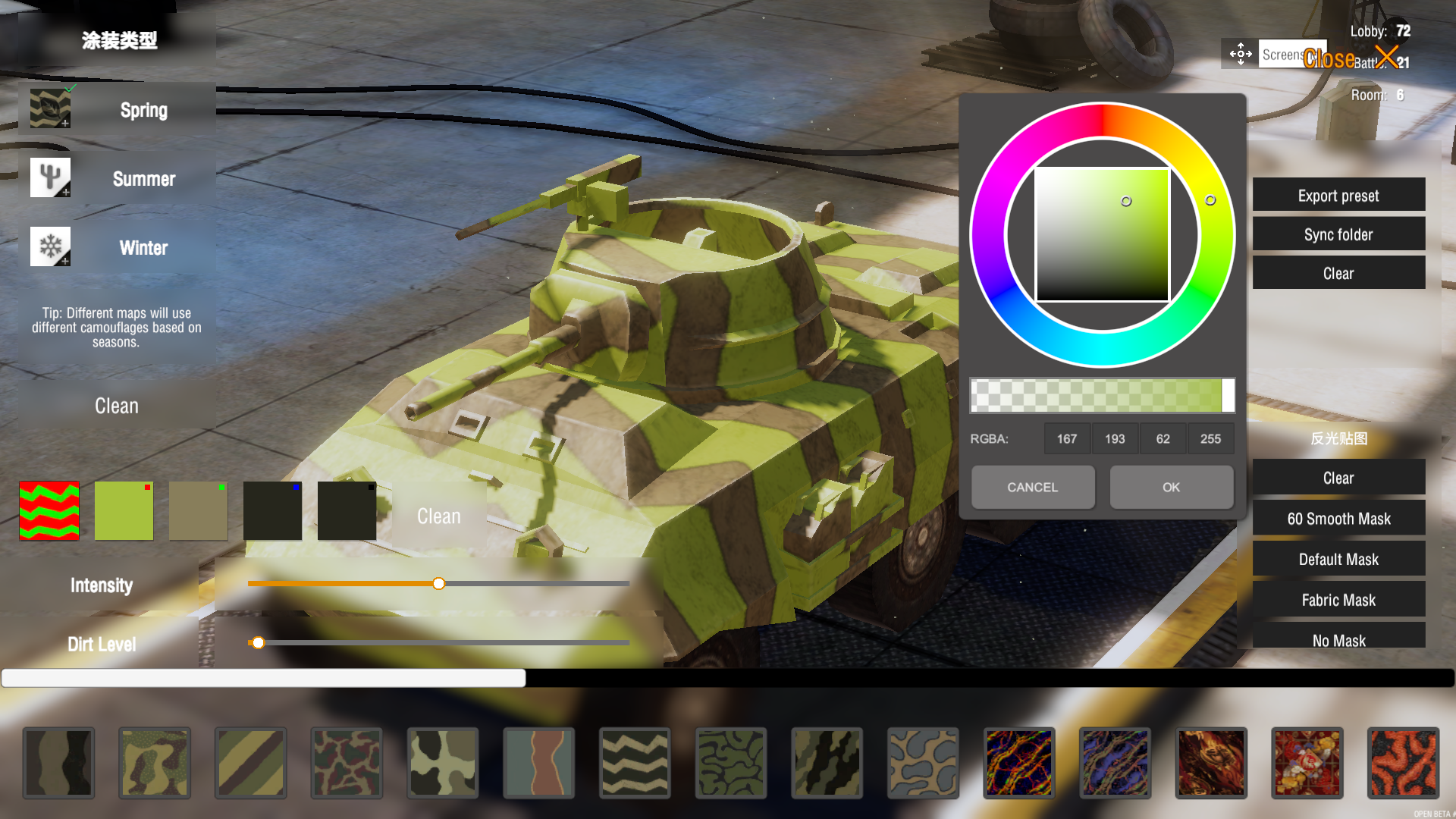Adjust the Intensity slider handle
Image resolution: width=1456 pixels, height=819 pixels.
tap(438, 583)
